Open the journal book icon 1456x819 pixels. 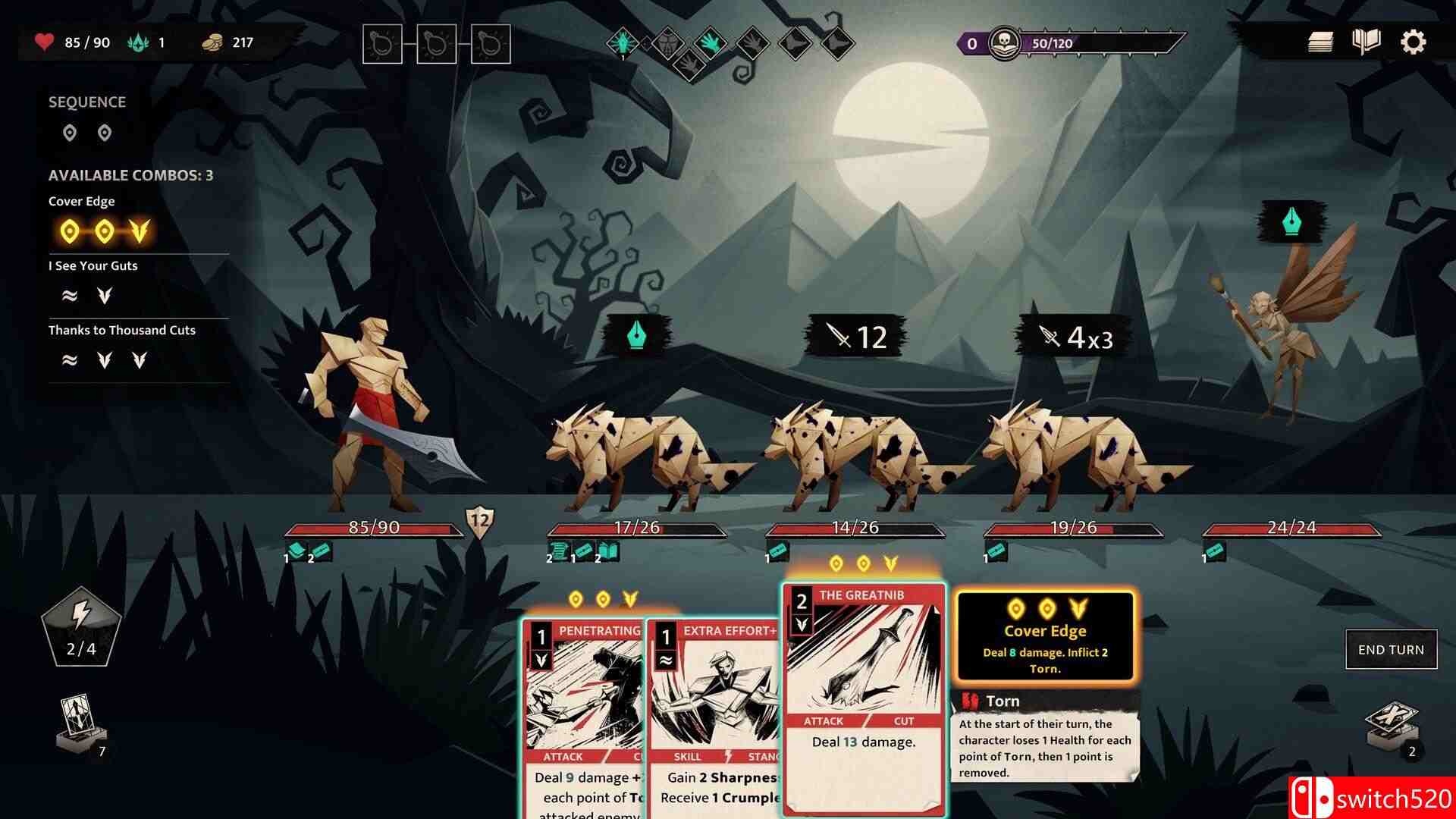[1366, 42]
